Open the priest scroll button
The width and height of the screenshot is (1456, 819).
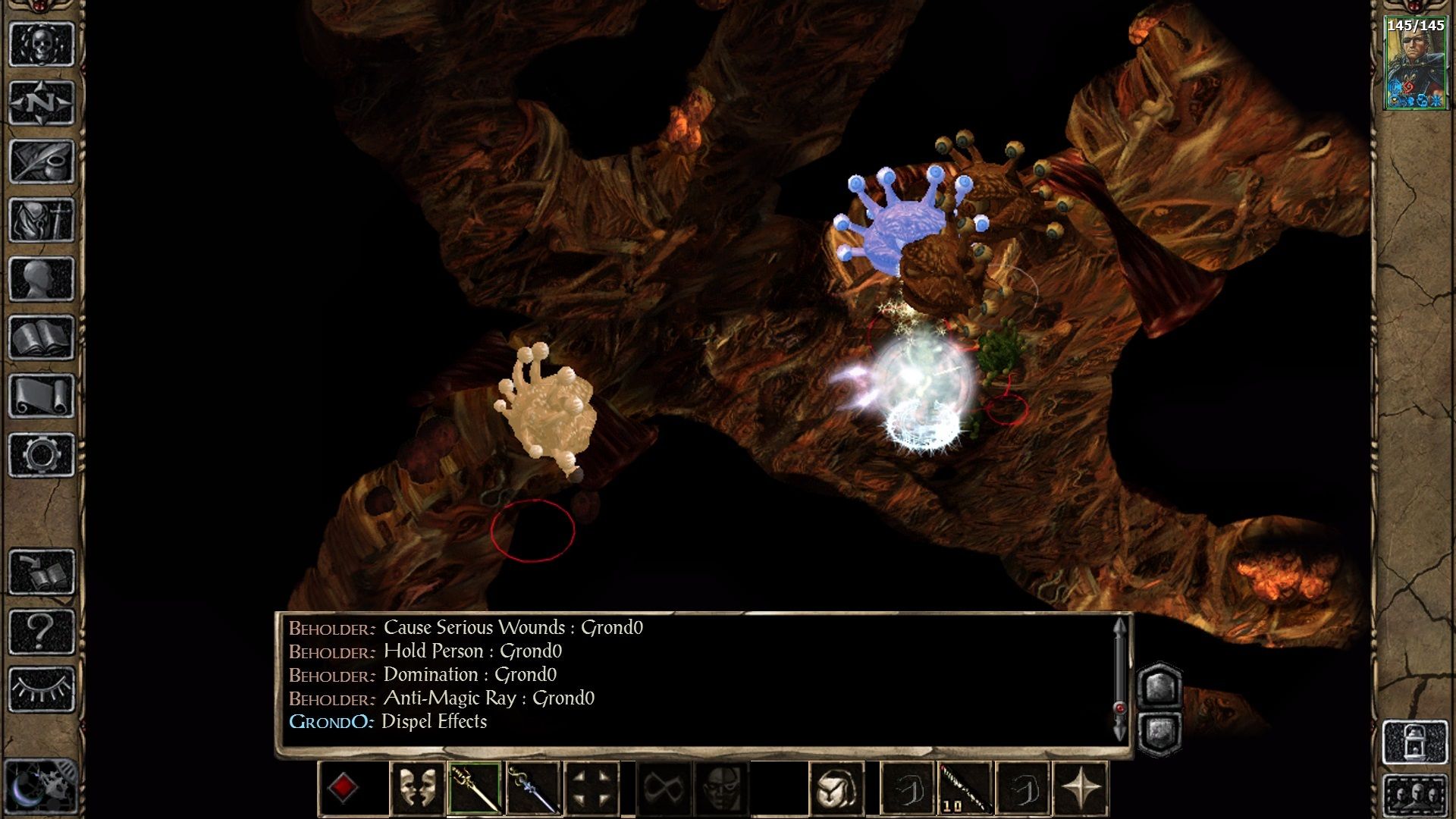tap(42, 396)
